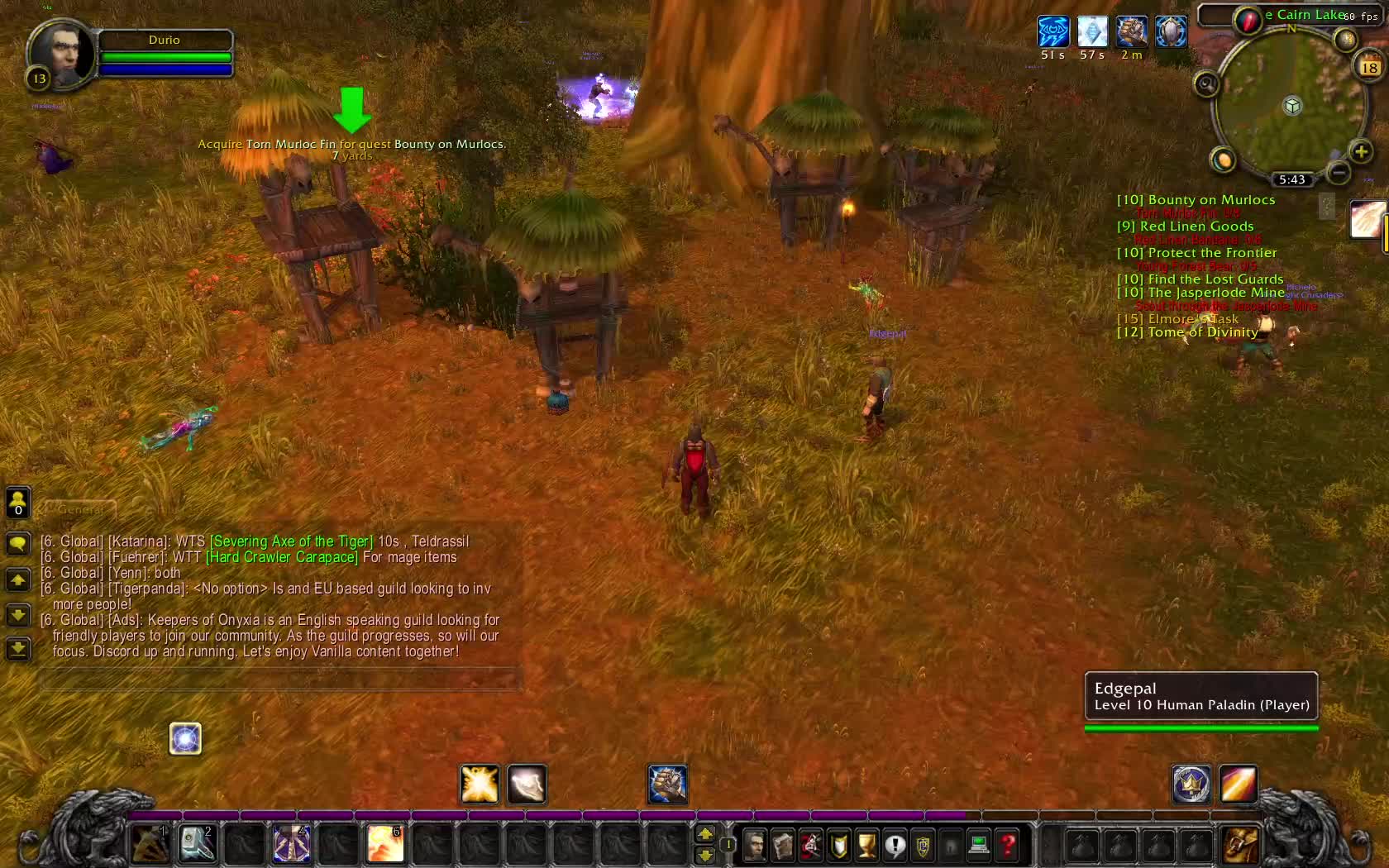
Task: Activate the hammer ability in action slot 2
Action: coord(198,845)
